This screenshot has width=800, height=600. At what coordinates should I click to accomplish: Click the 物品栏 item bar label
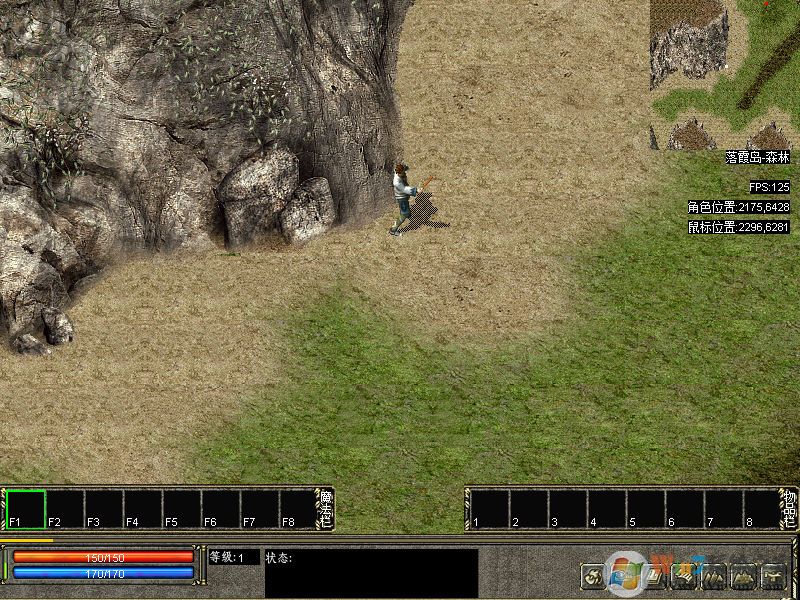click(x=789, y=509)
